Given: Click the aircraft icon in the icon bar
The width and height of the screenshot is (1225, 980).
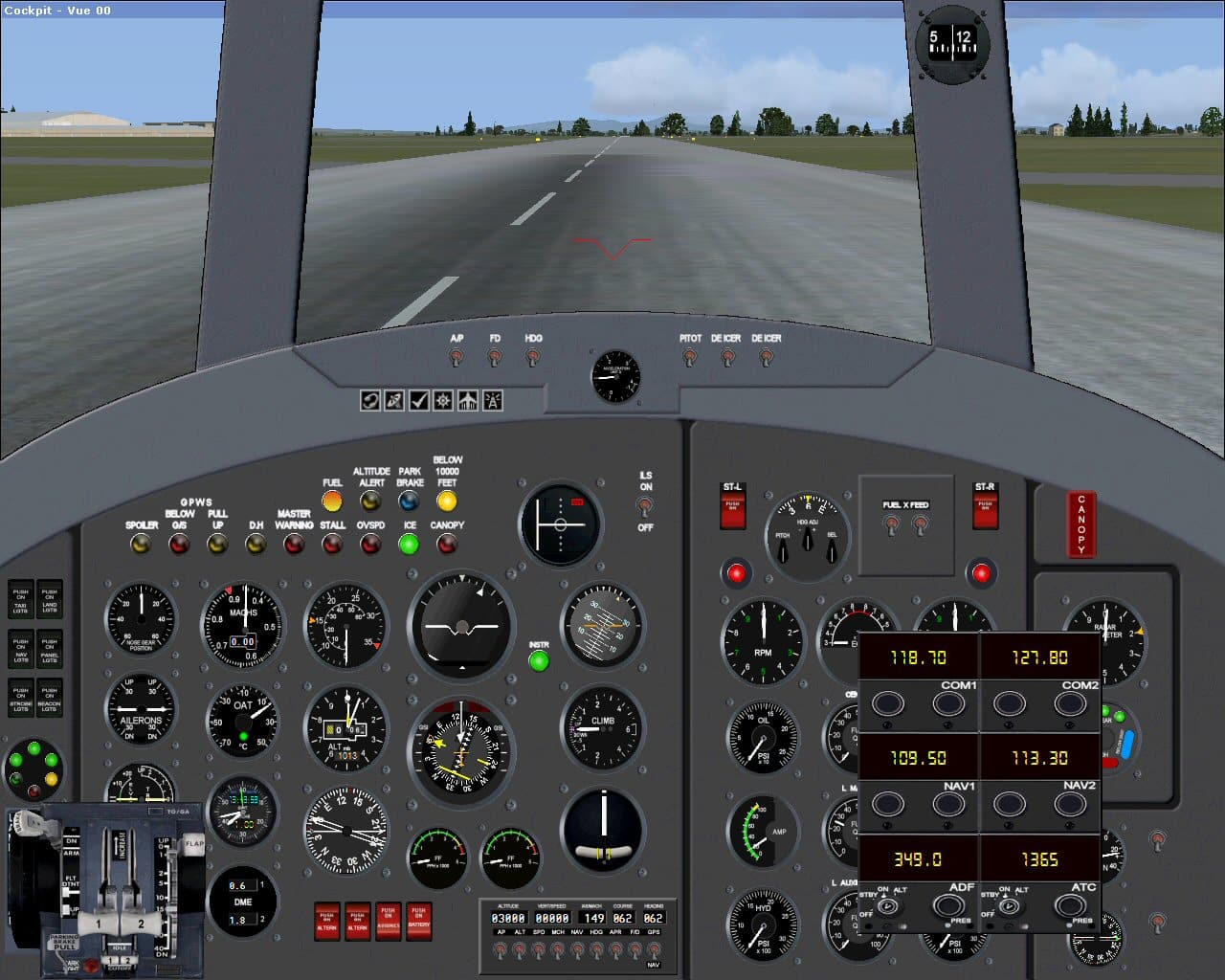Looking at the screenshot, I should pyautogui.click(x=465, y=400).
